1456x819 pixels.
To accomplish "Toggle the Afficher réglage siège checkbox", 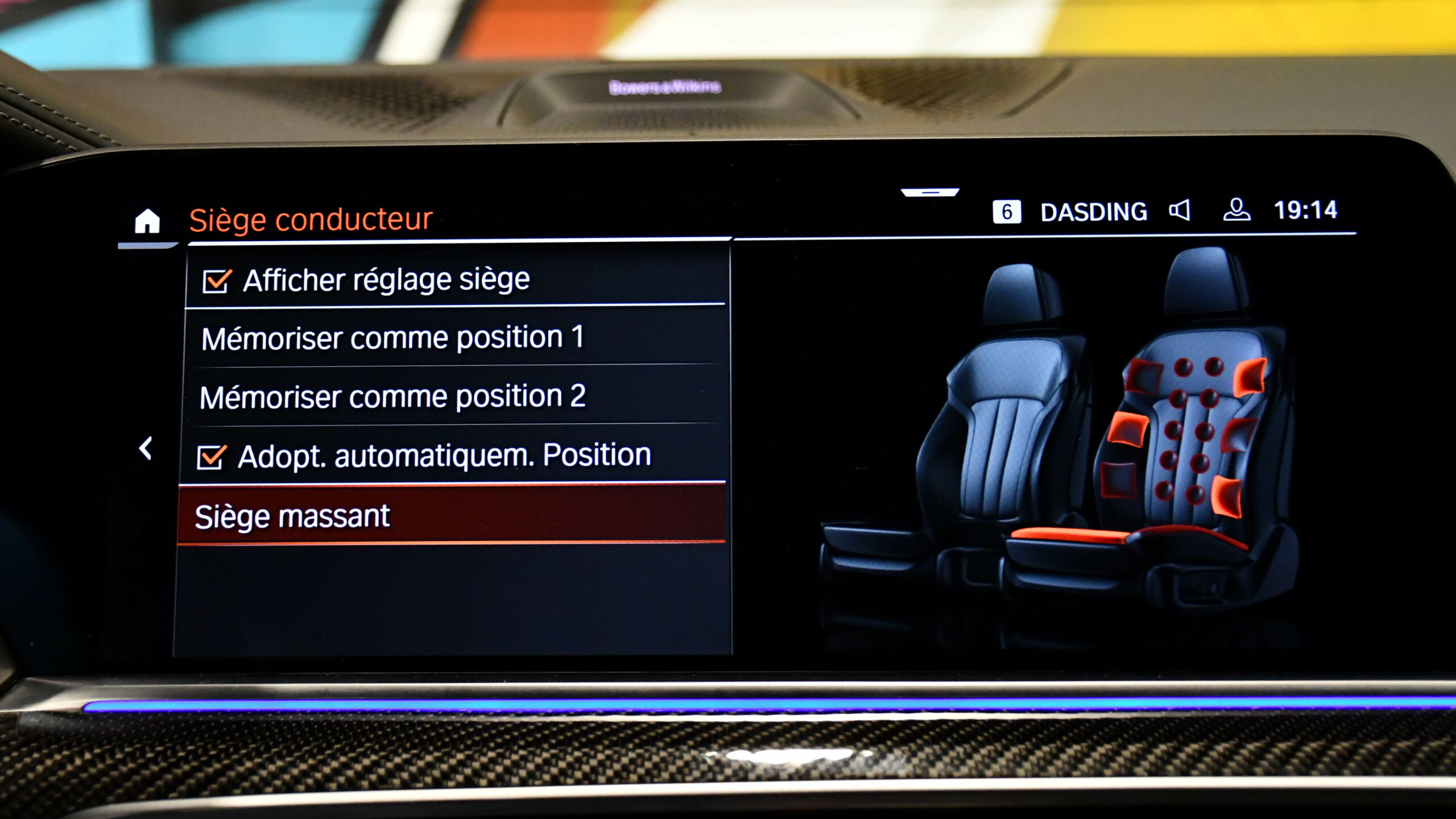I will pyautogui.click(x=216, y=281).
